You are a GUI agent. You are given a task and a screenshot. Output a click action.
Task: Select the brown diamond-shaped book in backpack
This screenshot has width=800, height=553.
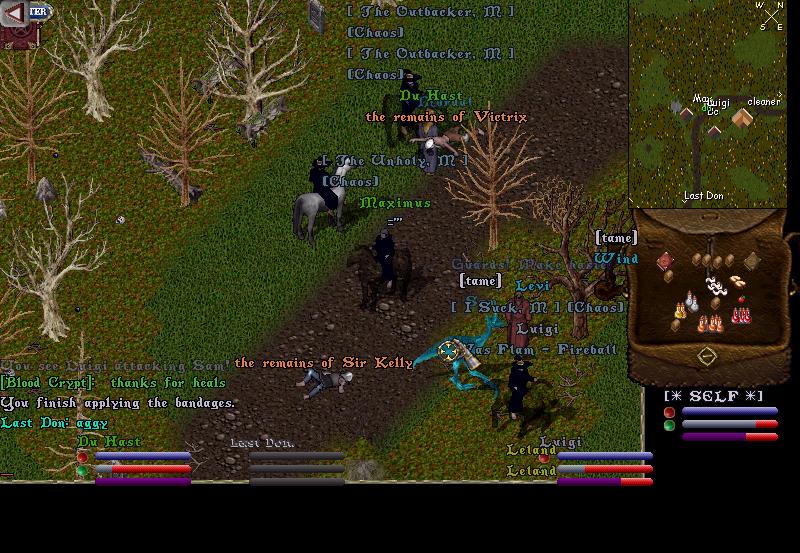point(752,260)
